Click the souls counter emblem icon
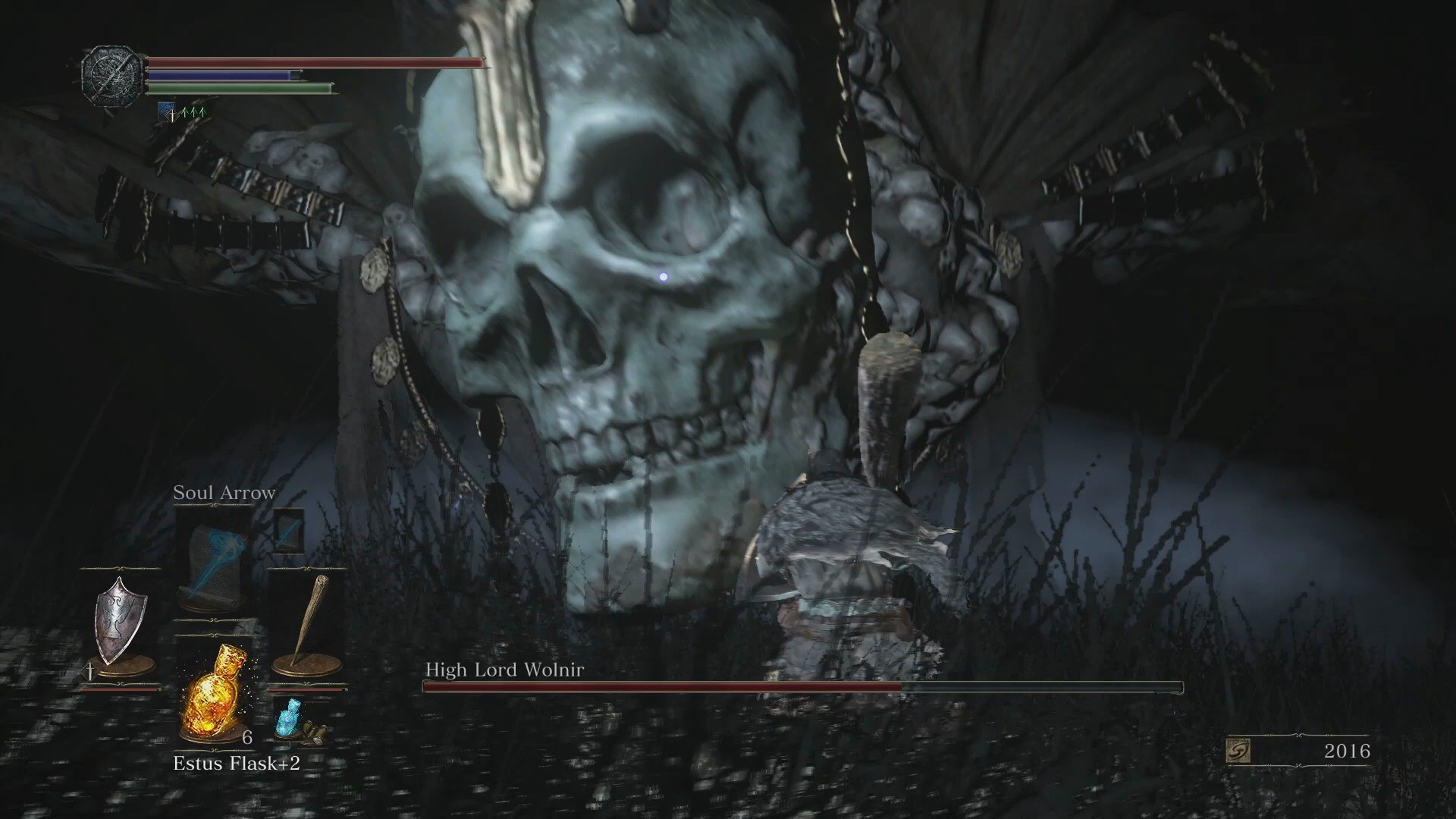 point(1238,752)
